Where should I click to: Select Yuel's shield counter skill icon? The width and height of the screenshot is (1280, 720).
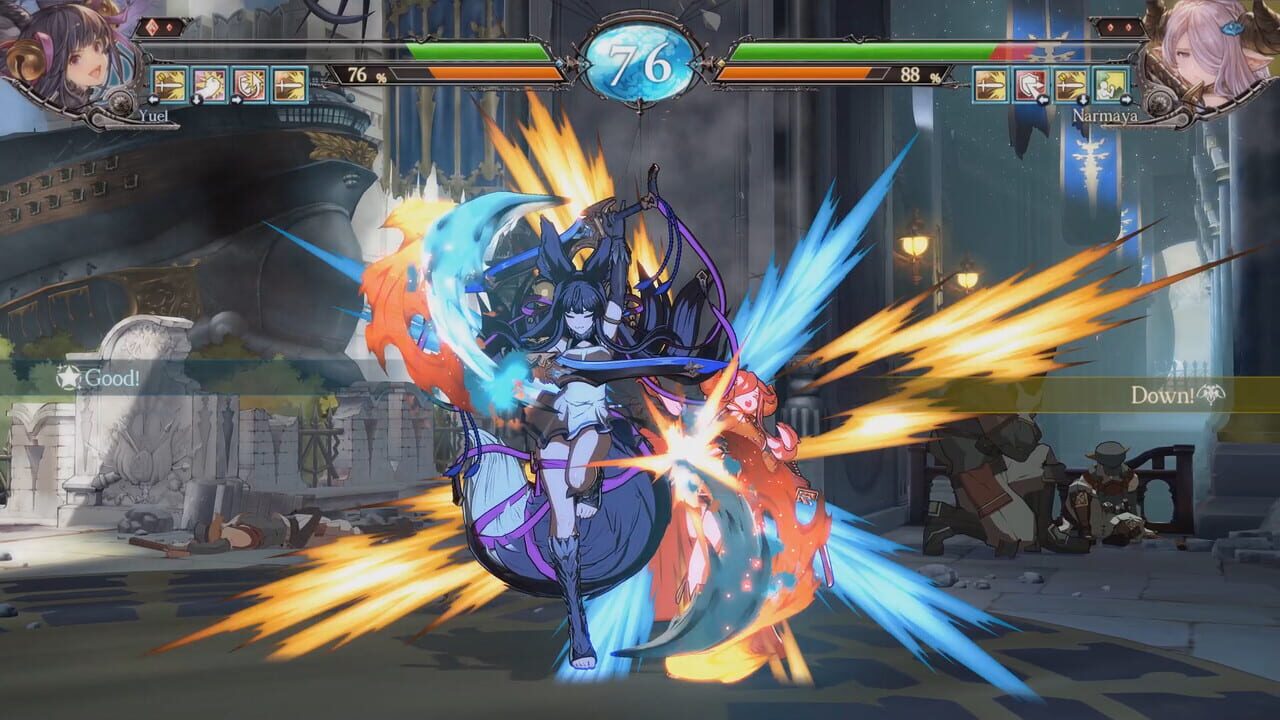[250, 85]
